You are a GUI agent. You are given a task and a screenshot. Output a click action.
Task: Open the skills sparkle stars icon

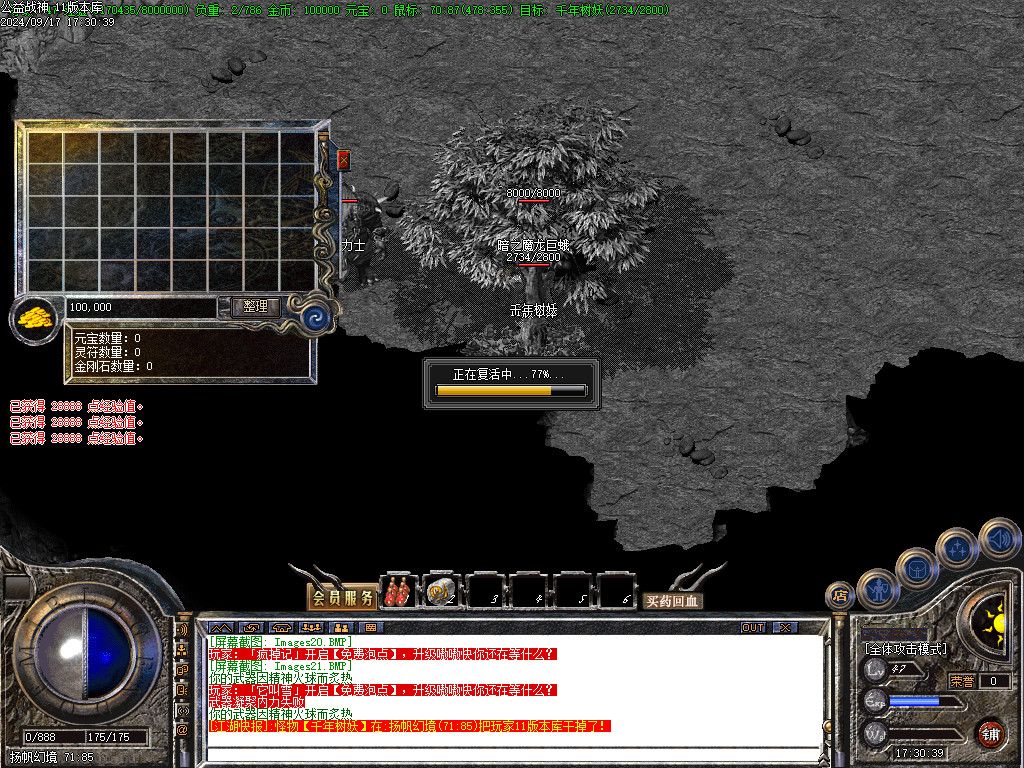tap(957, 548)
